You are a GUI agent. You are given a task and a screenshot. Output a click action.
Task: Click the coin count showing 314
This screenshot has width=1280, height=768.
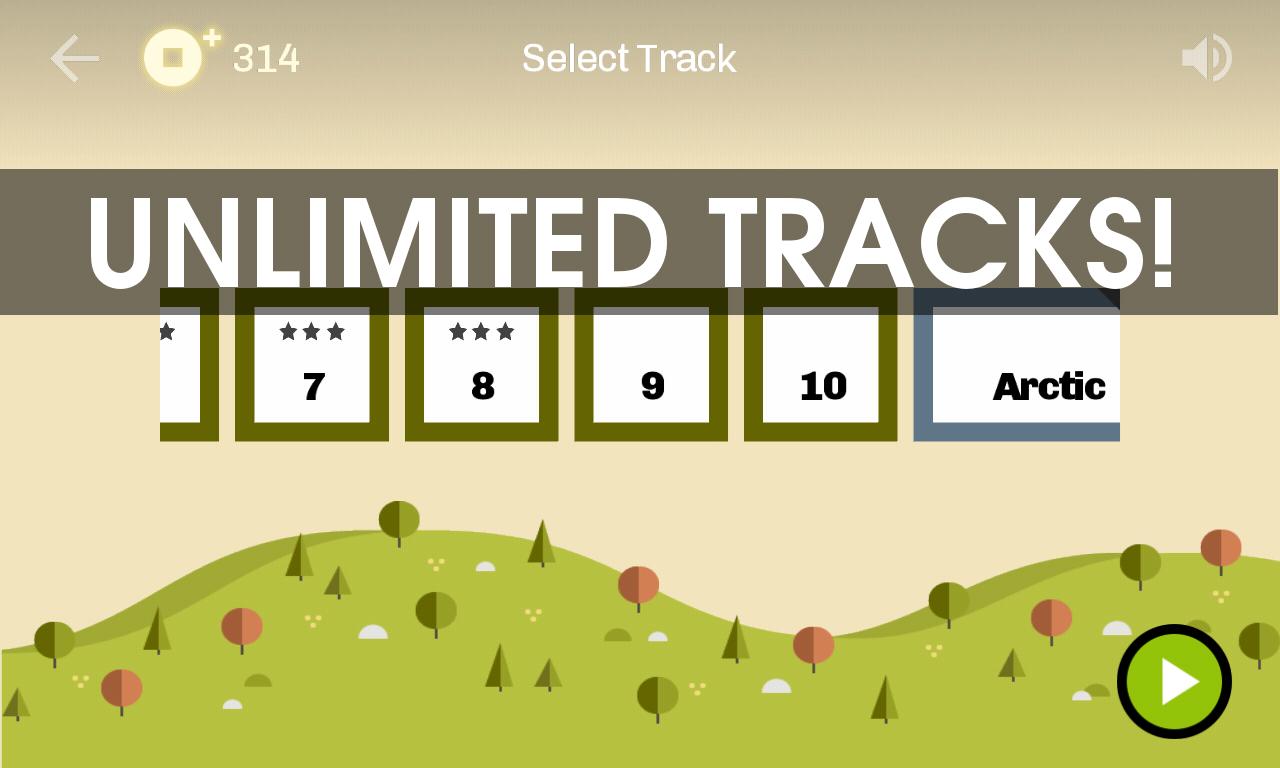click(265, 58)
